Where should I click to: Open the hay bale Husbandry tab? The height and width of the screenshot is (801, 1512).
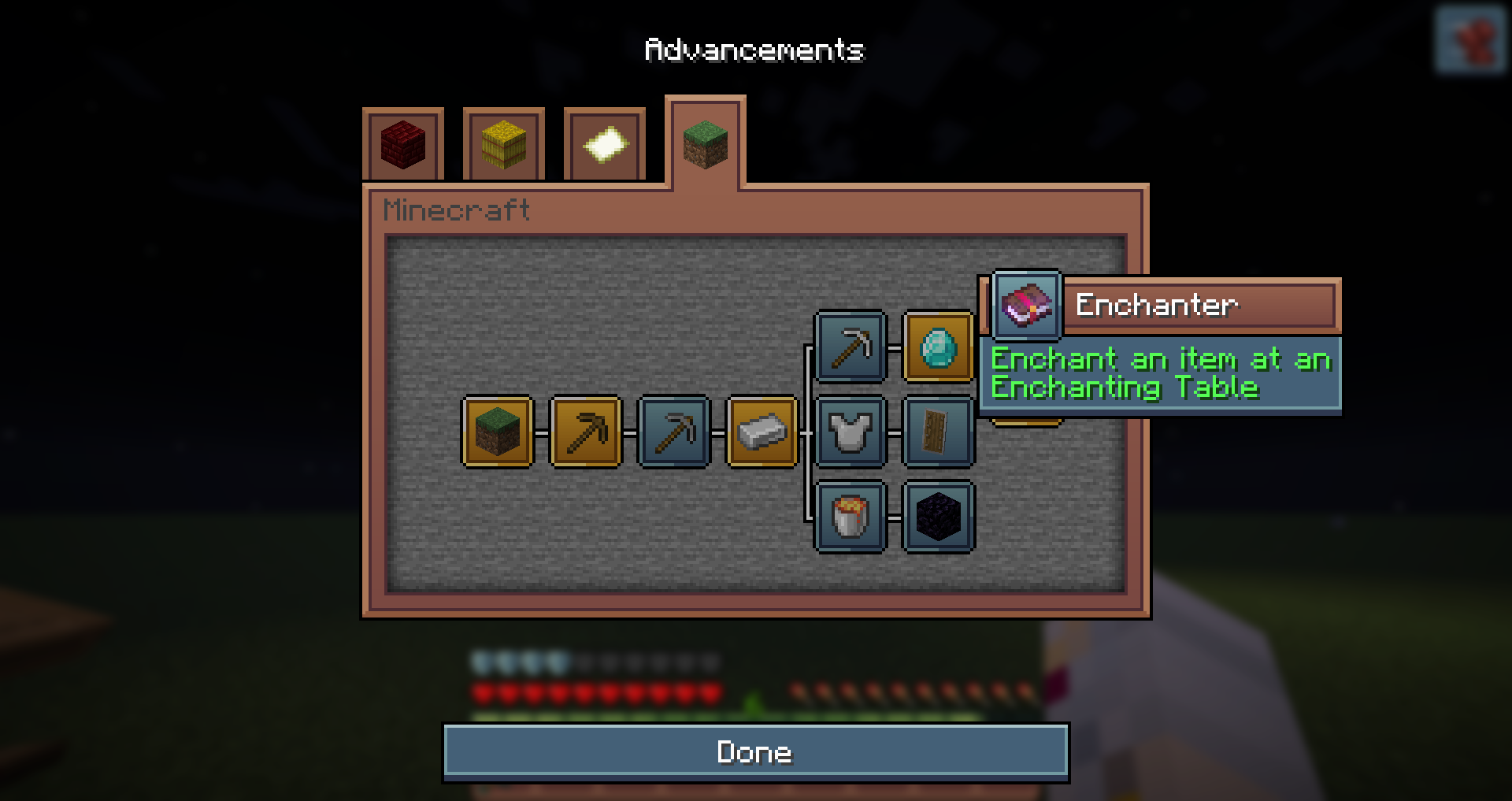point(504,145)
